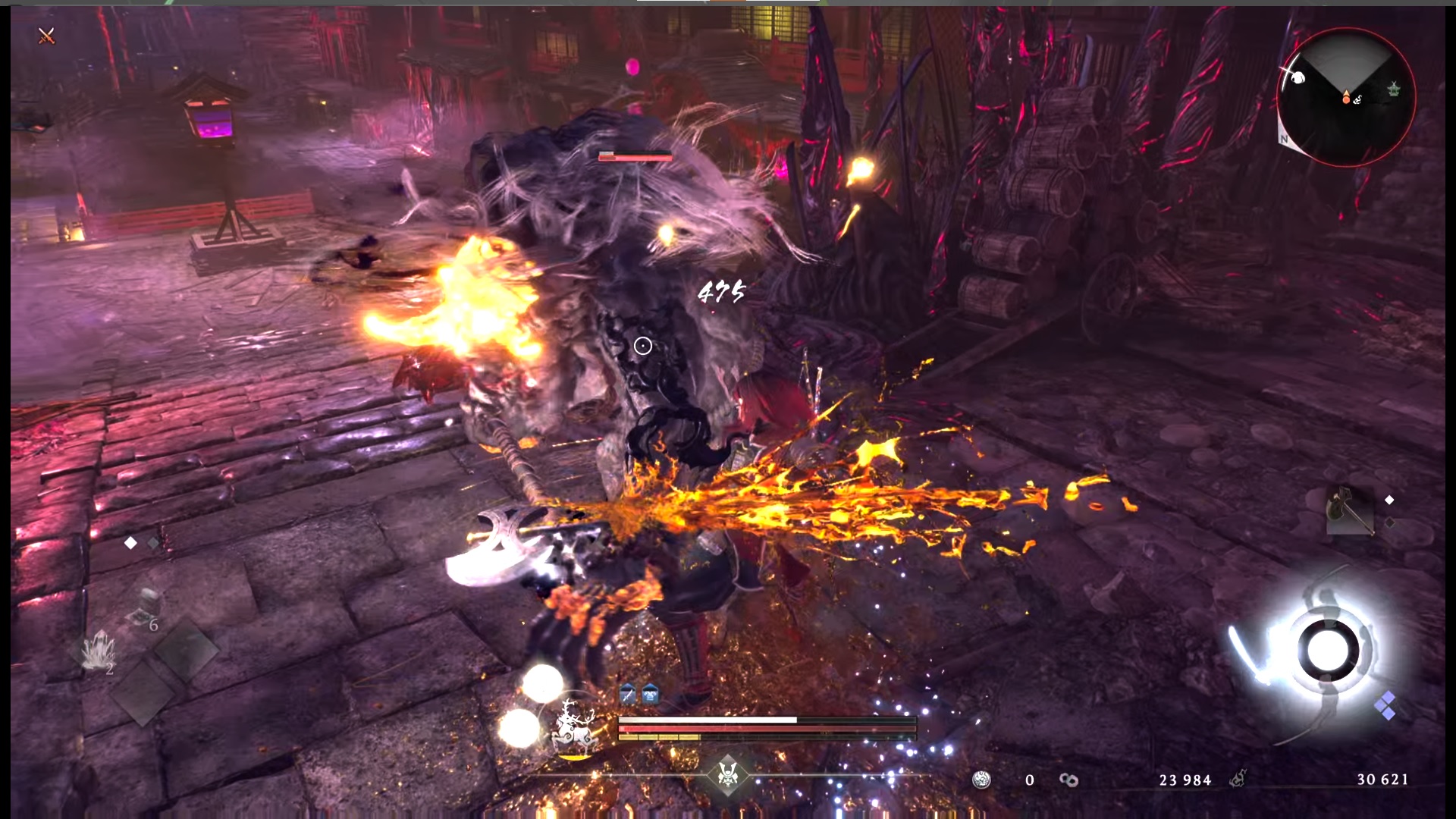The height and width of the screenshot is (819, 1456).
Task: Click the boss health bar at the top
Action: [x=635, y=156]
